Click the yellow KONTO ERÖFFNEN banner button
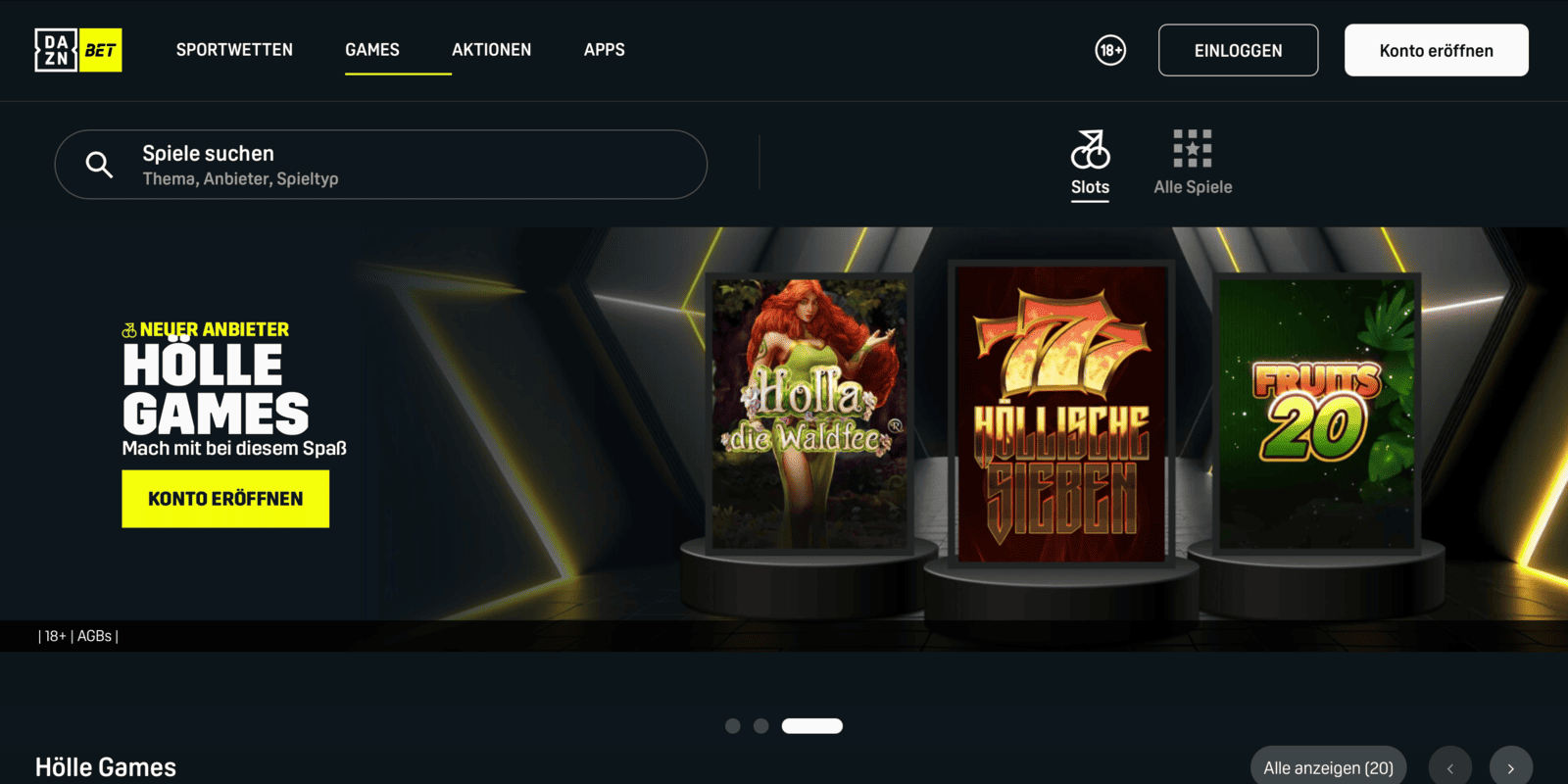This screenshot has width=1568, height=784. click(x=225, y=499)
